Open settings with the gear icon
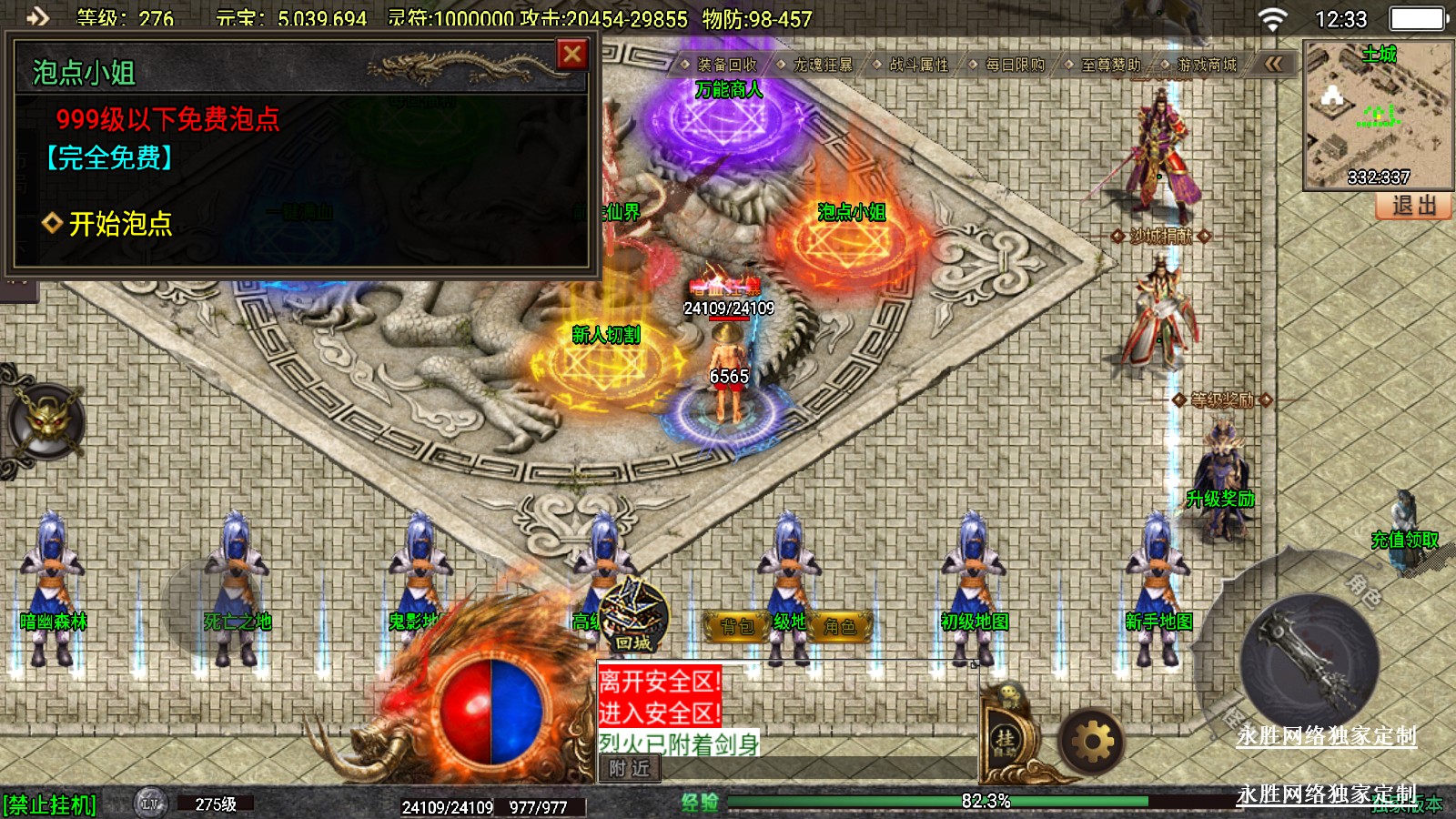 pos(1092,743)
